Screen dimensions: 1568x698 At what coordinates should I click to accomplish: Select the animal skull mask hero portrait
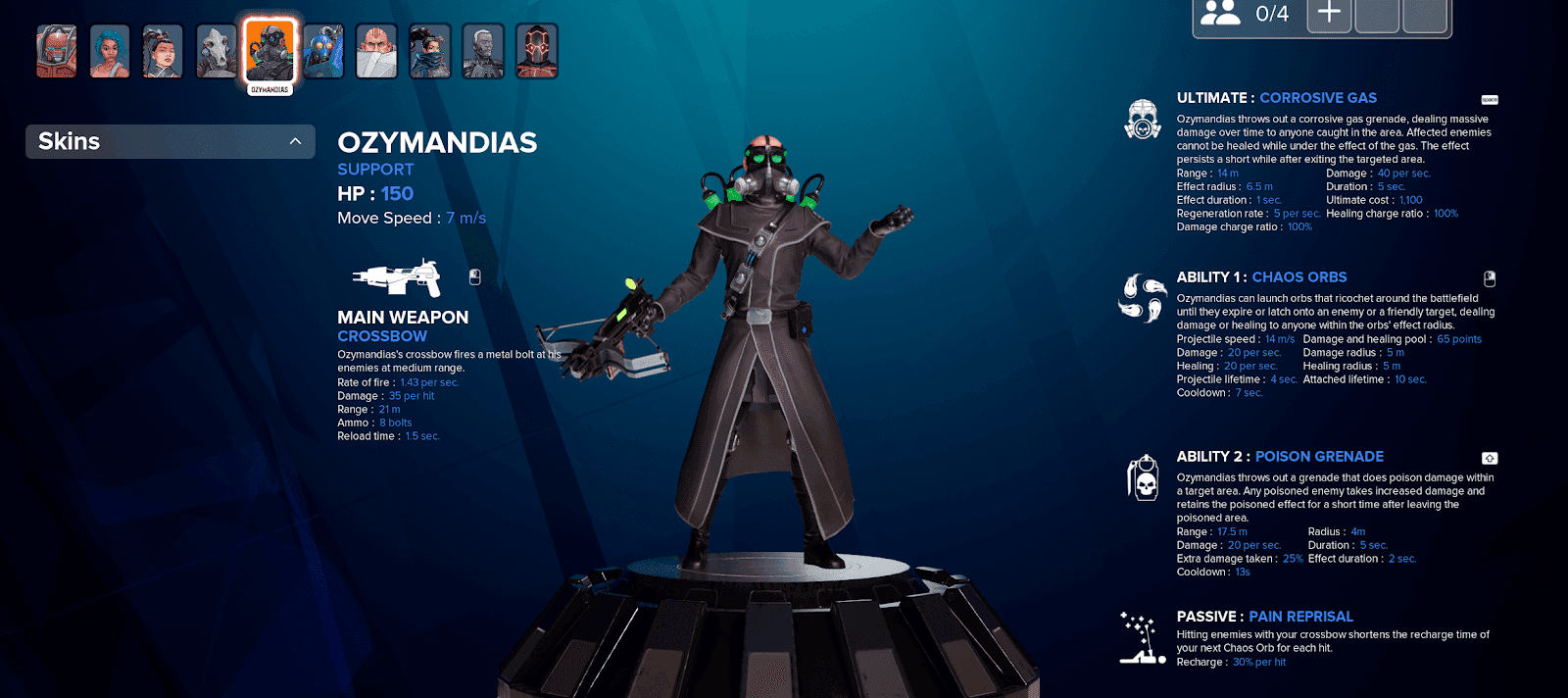click(x=217, y=51)
